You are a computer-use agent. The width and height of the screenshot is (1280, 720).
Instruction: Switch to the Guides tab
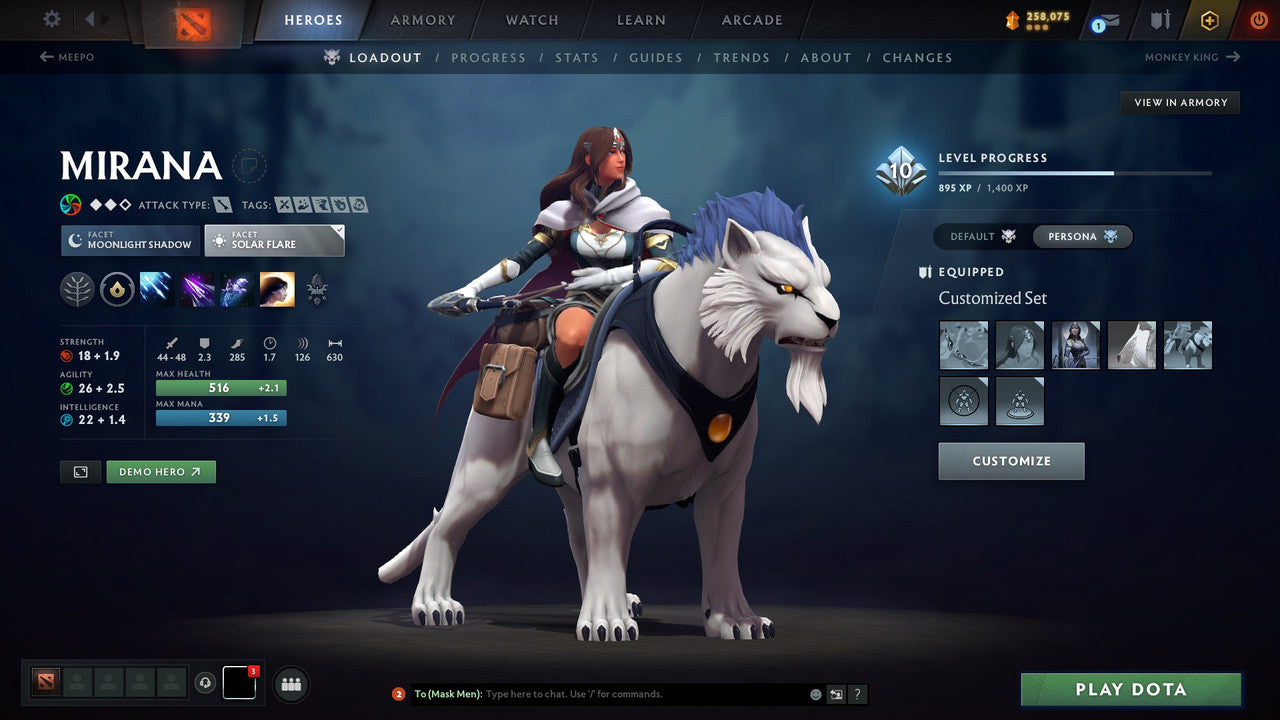click(656, 57)
